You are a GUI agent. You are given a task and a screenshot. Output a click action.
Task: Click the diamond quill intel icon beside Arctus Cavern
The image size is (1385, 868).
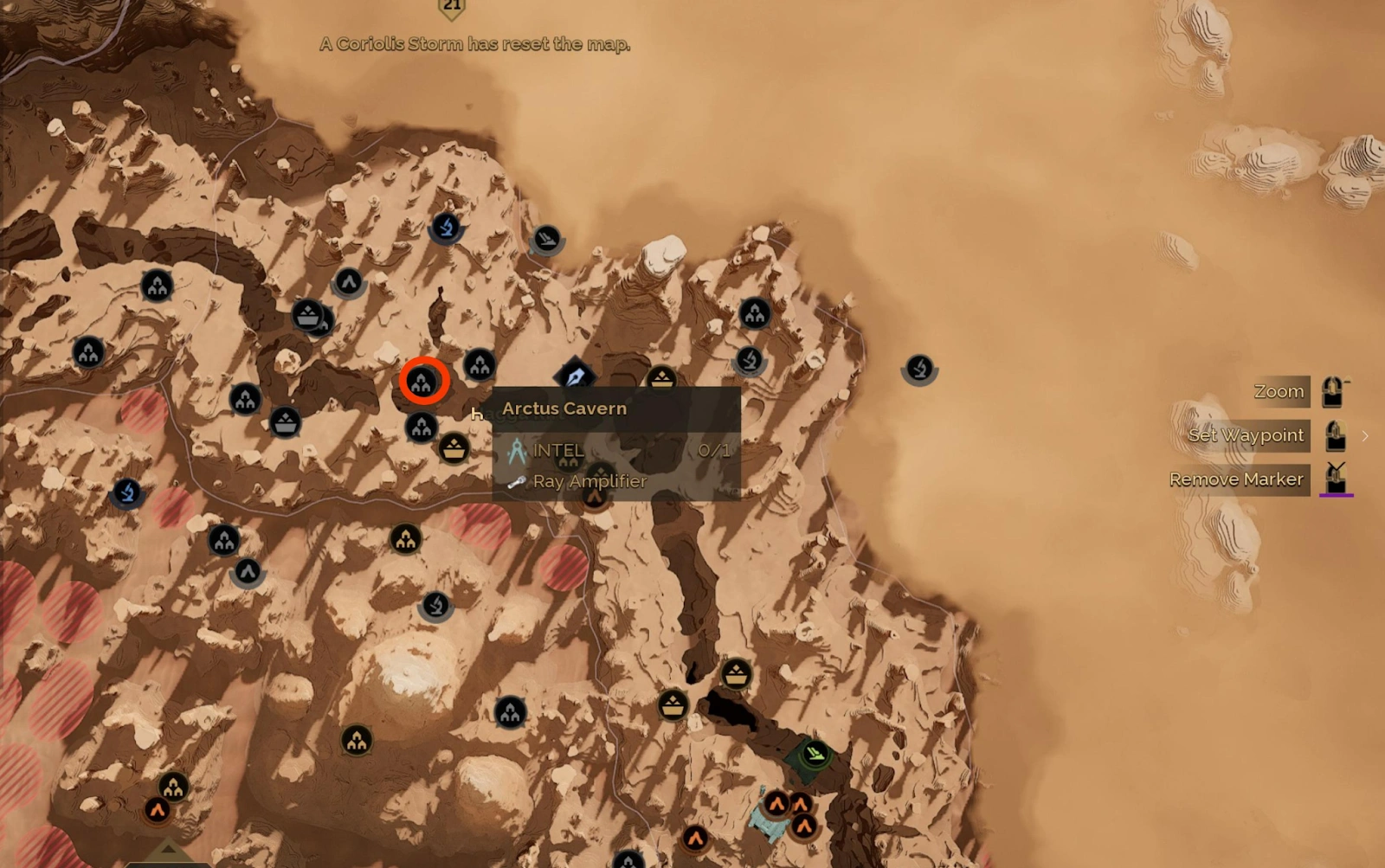[574, 376]
